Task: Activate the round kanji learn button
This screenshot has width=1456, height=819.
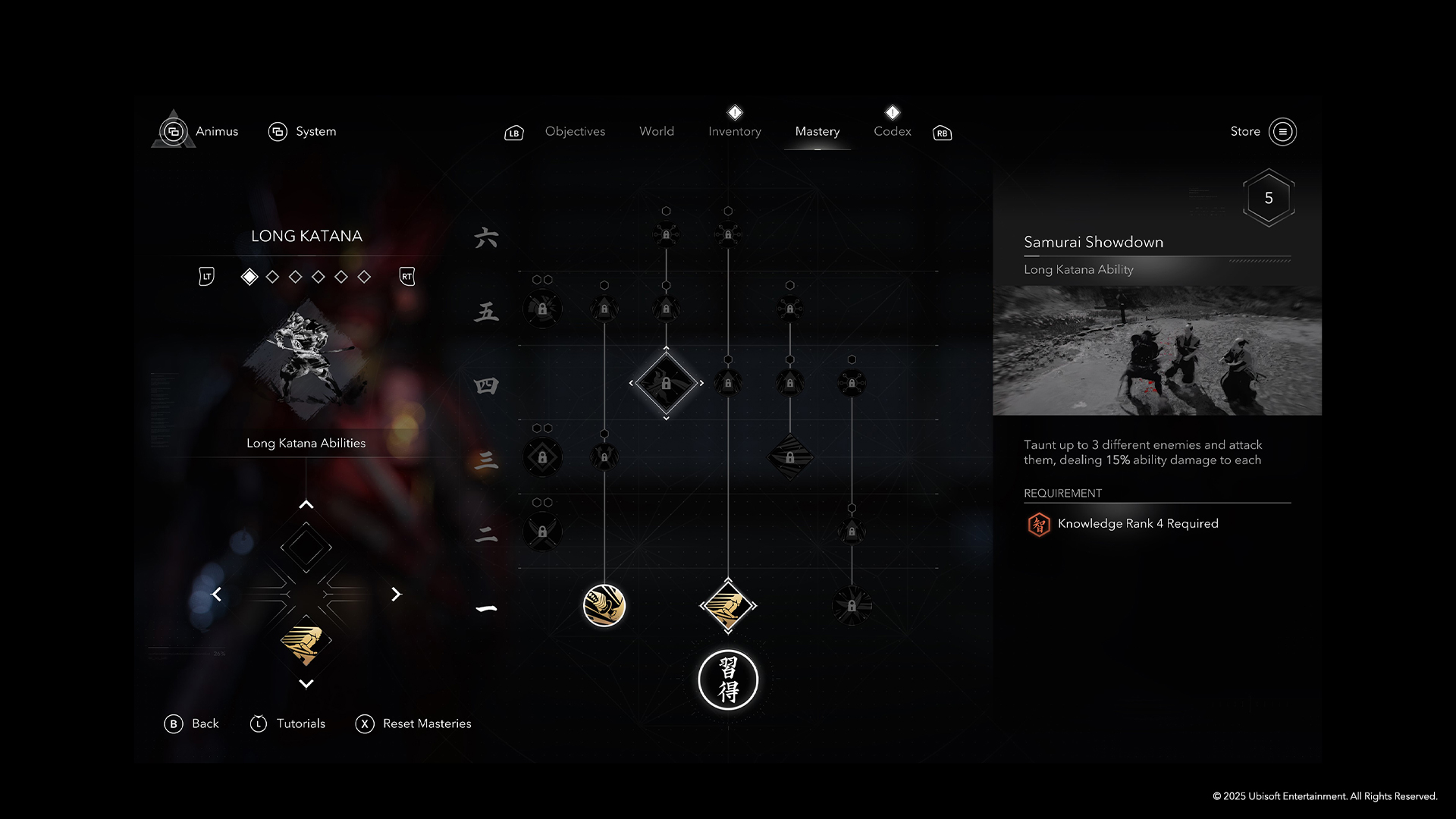Action: pos(728,680)
